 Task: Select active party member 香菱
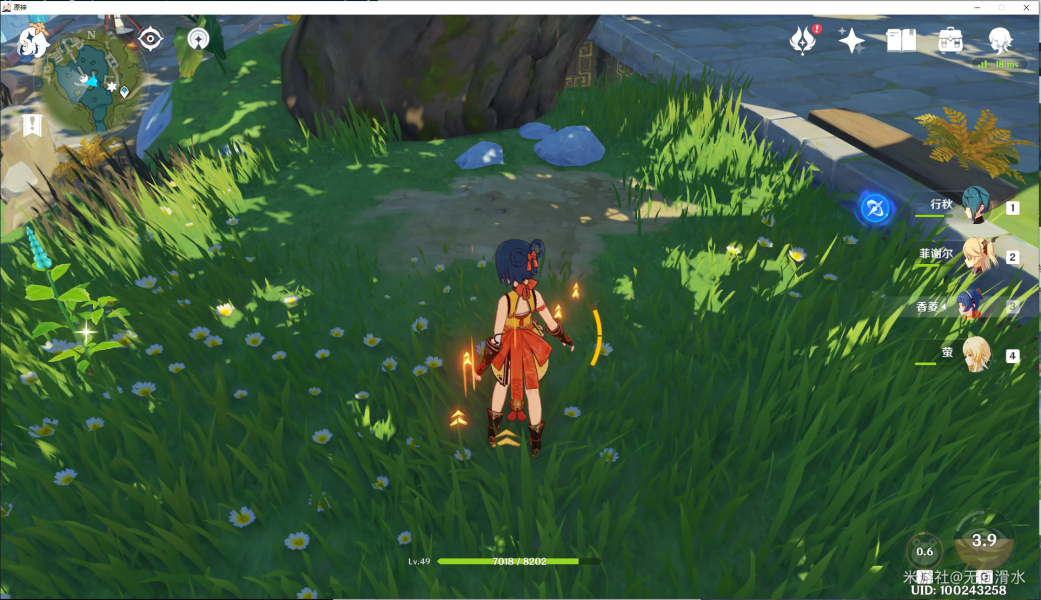pos(969,303)
